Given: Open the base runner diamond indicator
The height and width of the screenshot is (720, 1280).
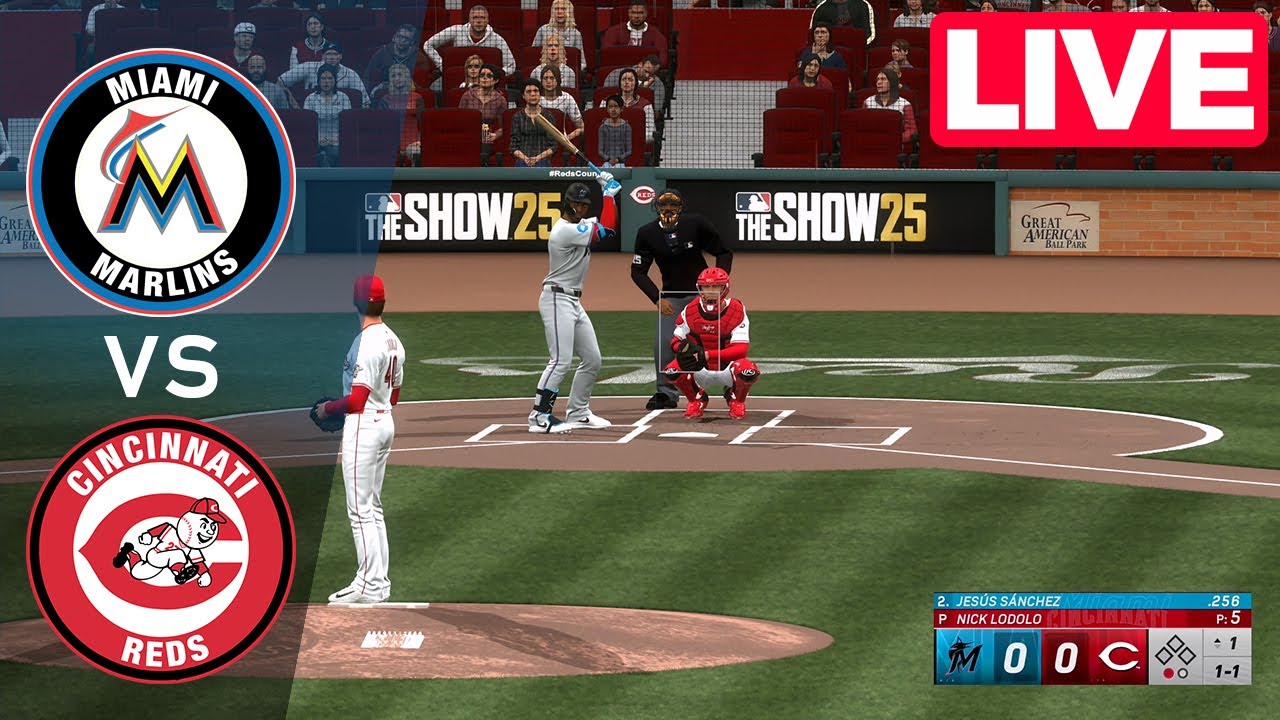Looking at the screenshot, I should point(1173,650).
